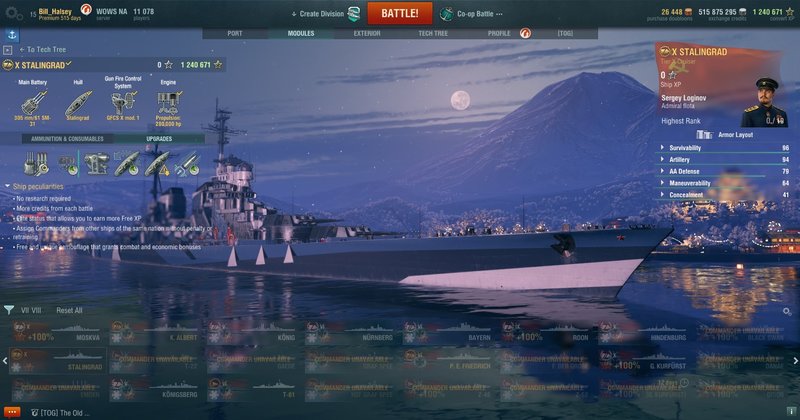Go to the Profile tab
Viewport: 800px width, 420px height.
[x=499, y=33]
